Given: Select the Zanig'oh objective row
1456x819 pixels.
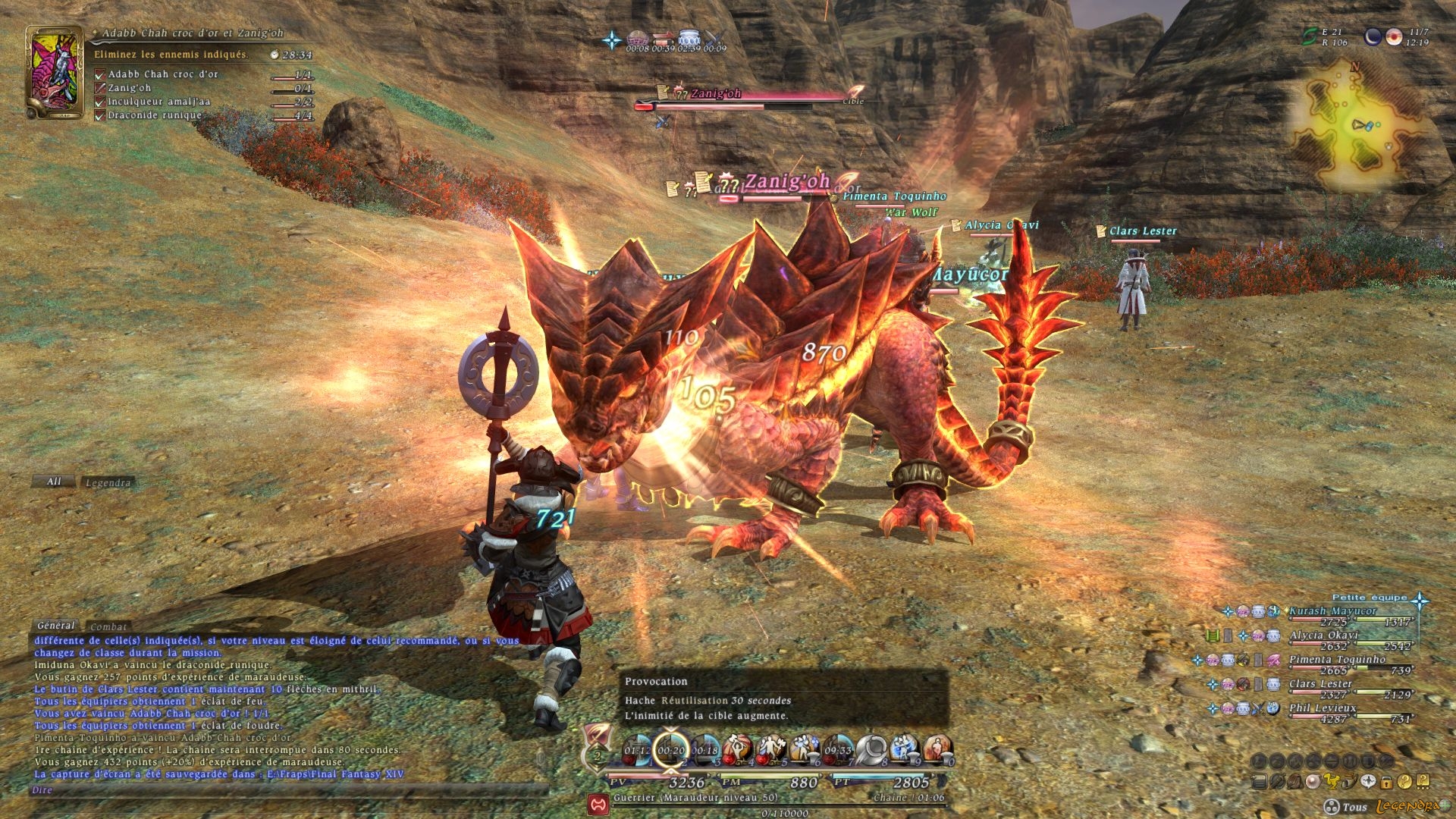Looking at the screenshot, I should [129, 88].
